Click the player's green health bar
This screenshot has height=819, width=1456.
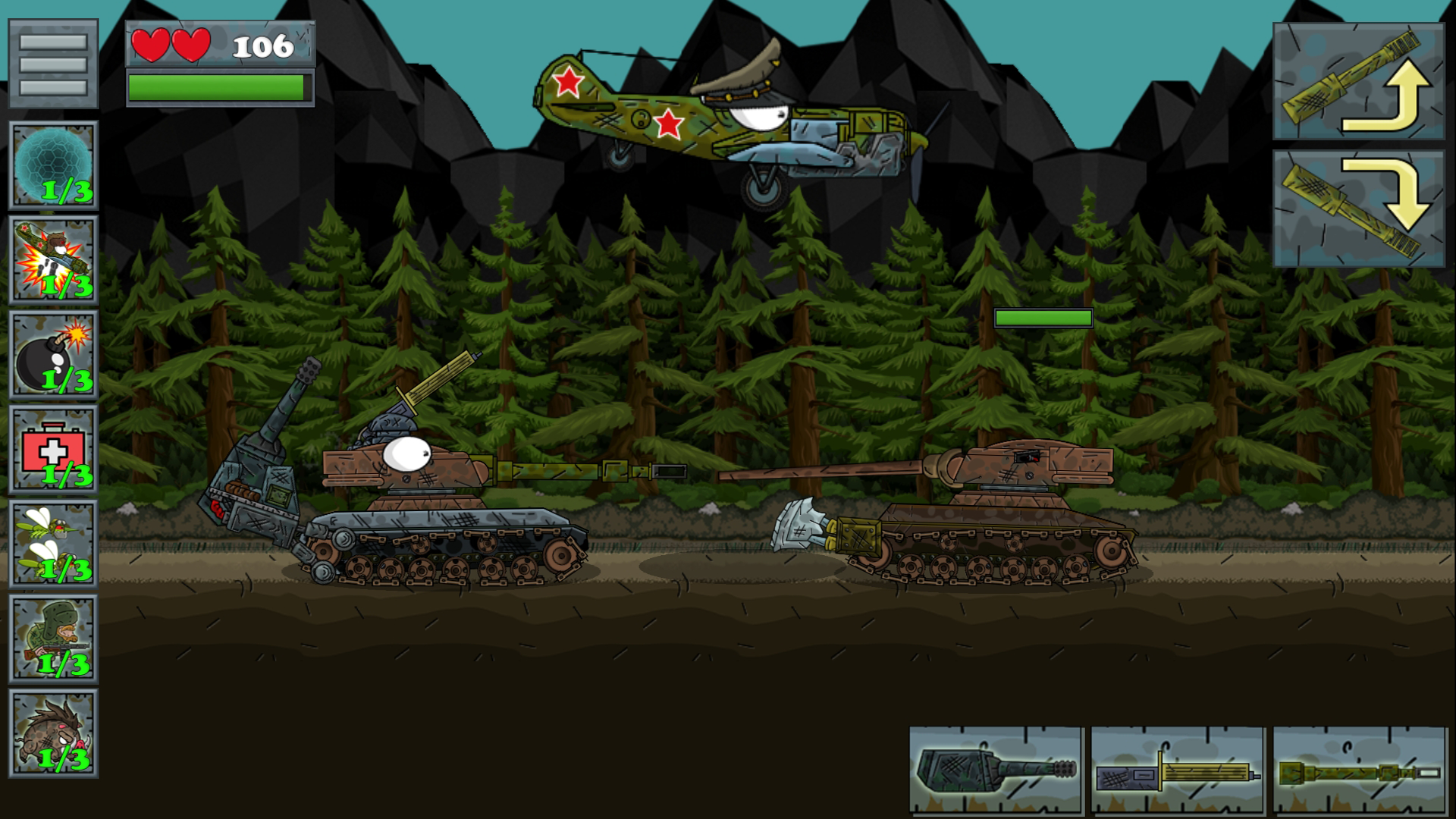pos(218,87)
